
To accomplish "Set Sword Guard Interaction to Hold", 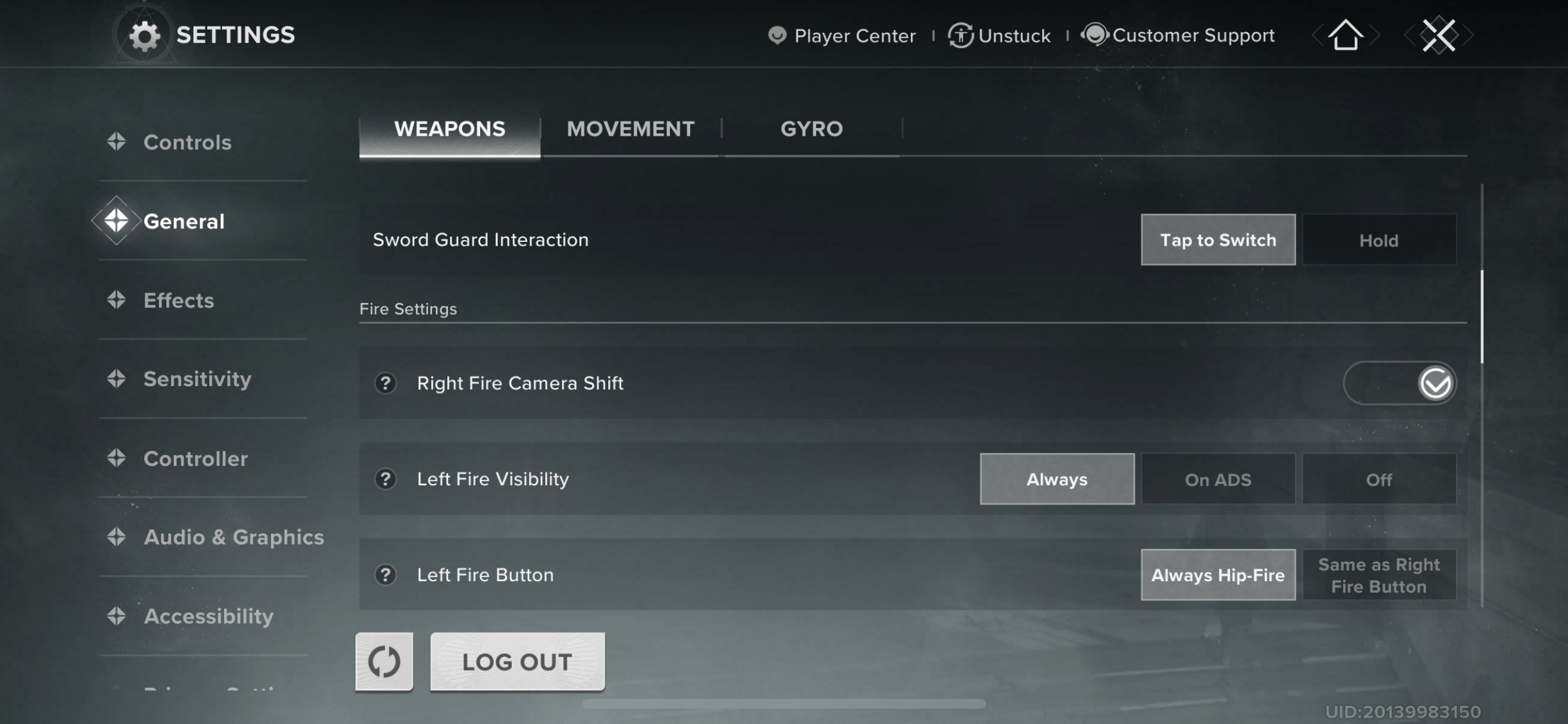I will [1379, 239].
